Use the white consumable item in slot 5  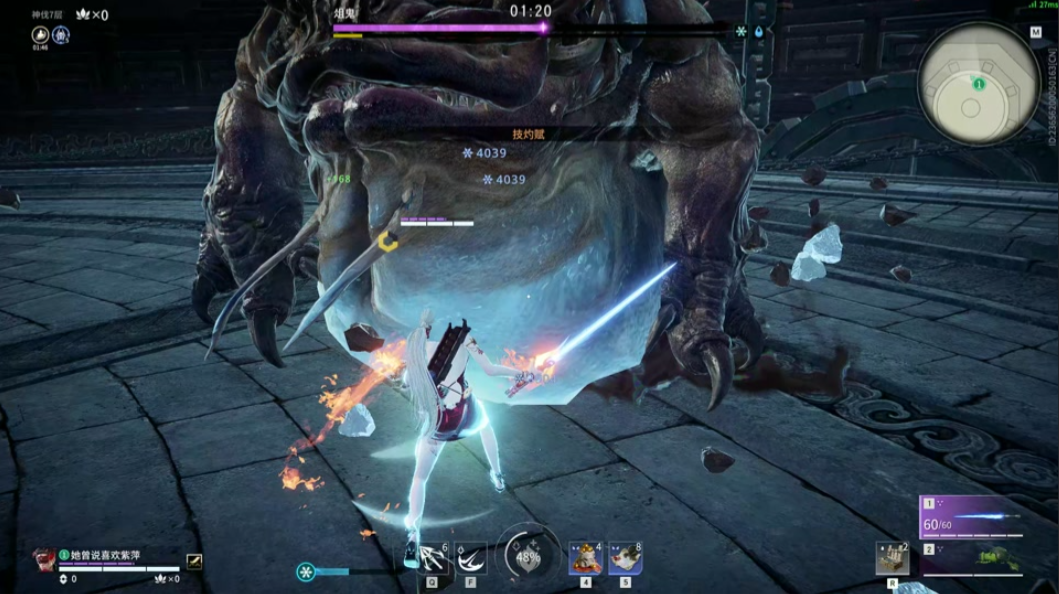(x=625, y=558)
